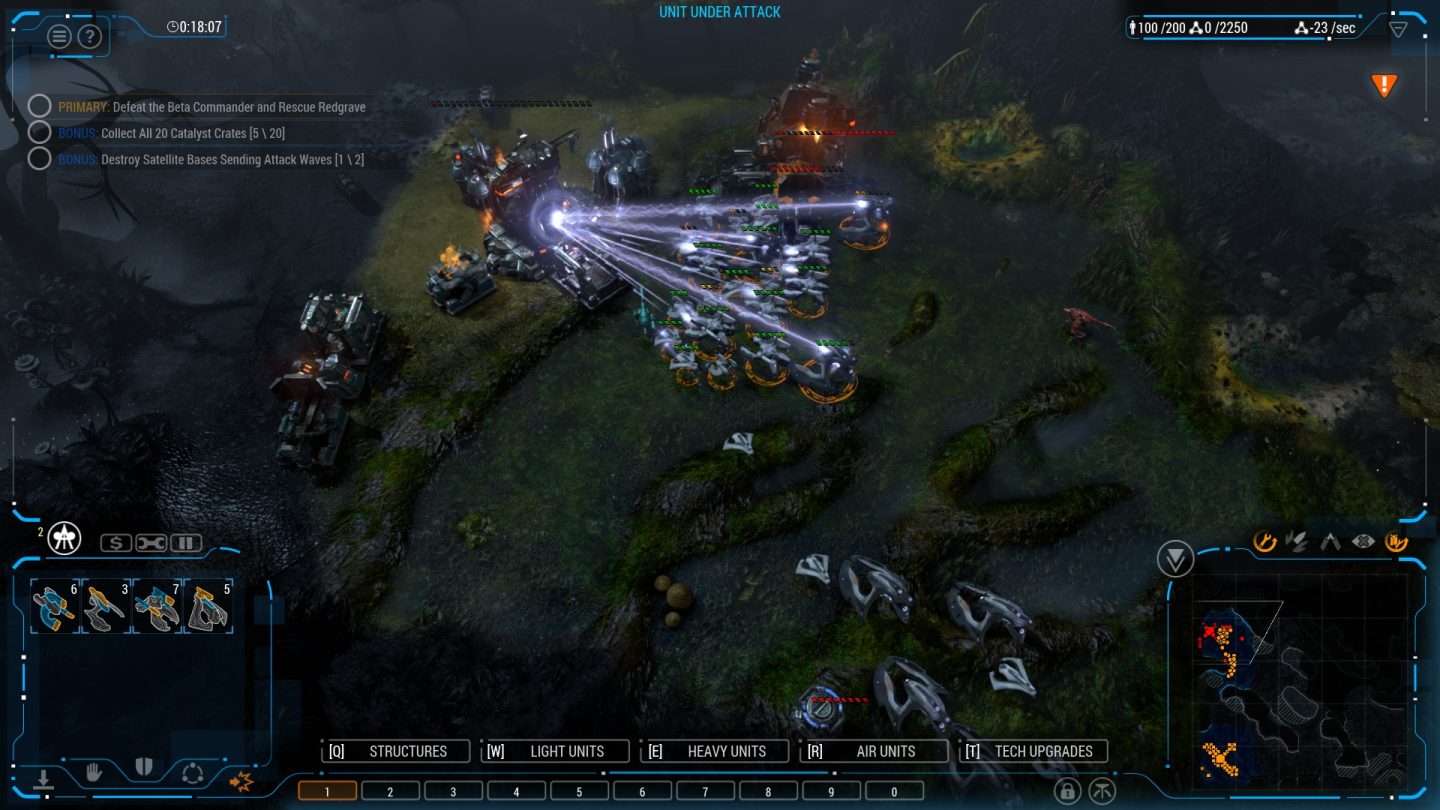The width and height of the screenshot is (1440, 810).
Task: Select the wrench repair icon near the portrait
Action: click(149, 543)
